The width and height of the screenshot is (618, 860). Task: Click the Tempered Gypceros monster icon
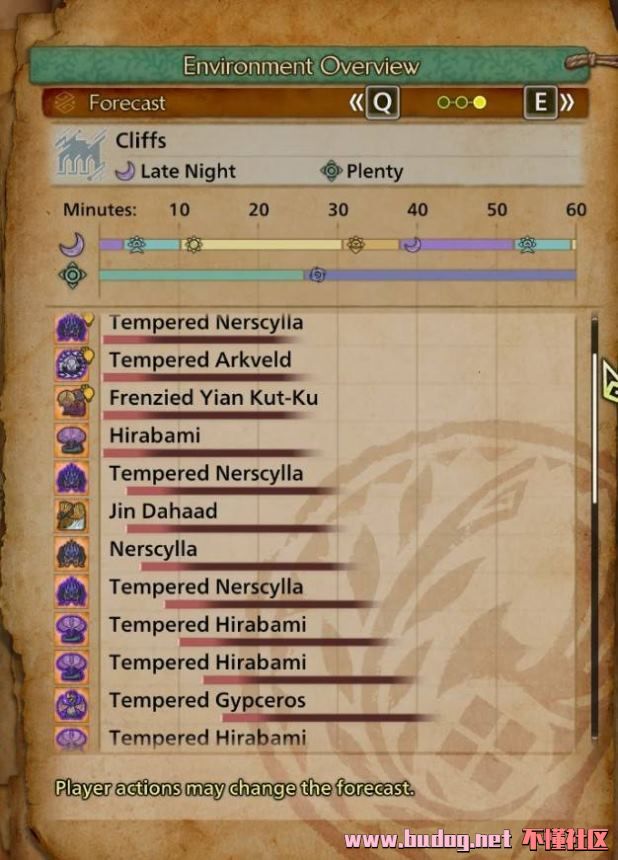71,703
